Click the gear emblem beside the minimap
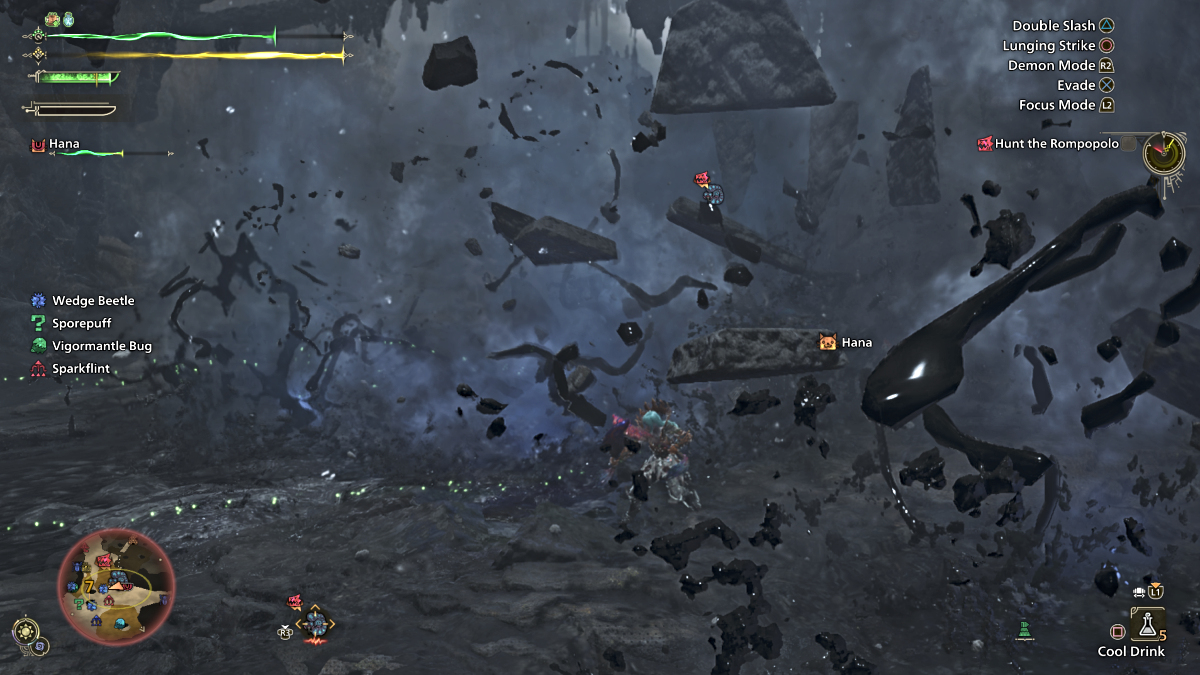The image size is (1200, 675). (x=26, y=632)
